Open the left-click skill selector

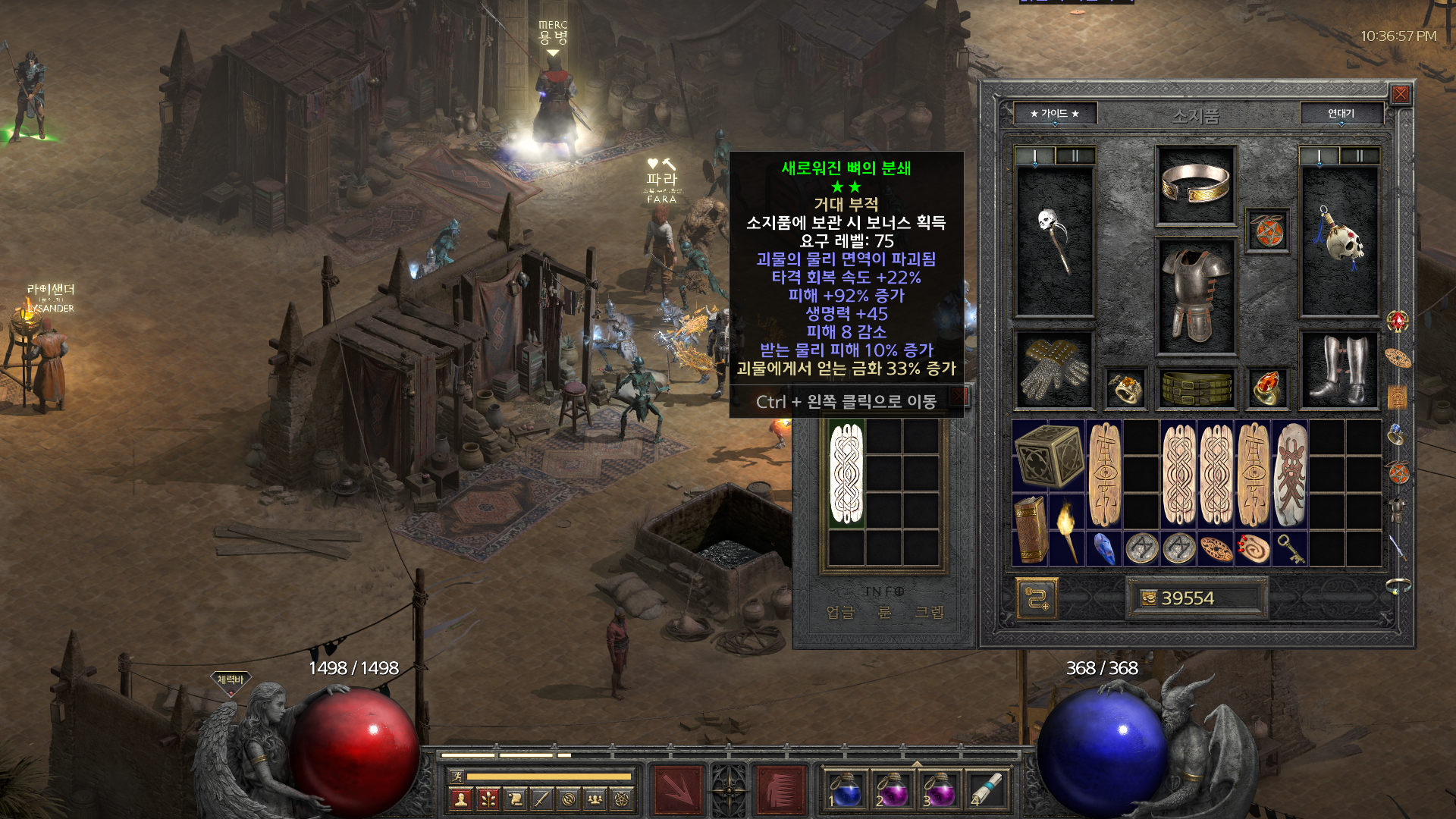(677, 789)
